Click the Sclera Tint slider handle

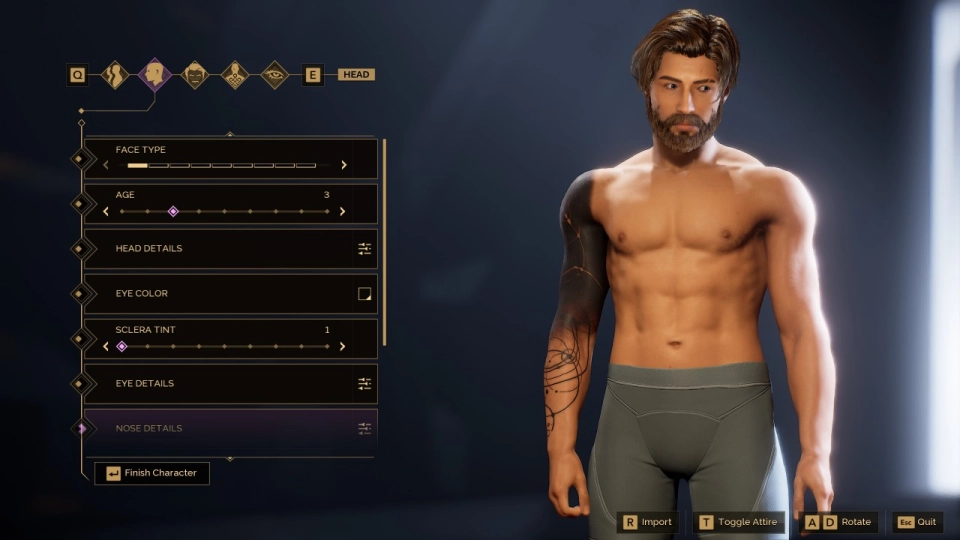tap(122, 346)
